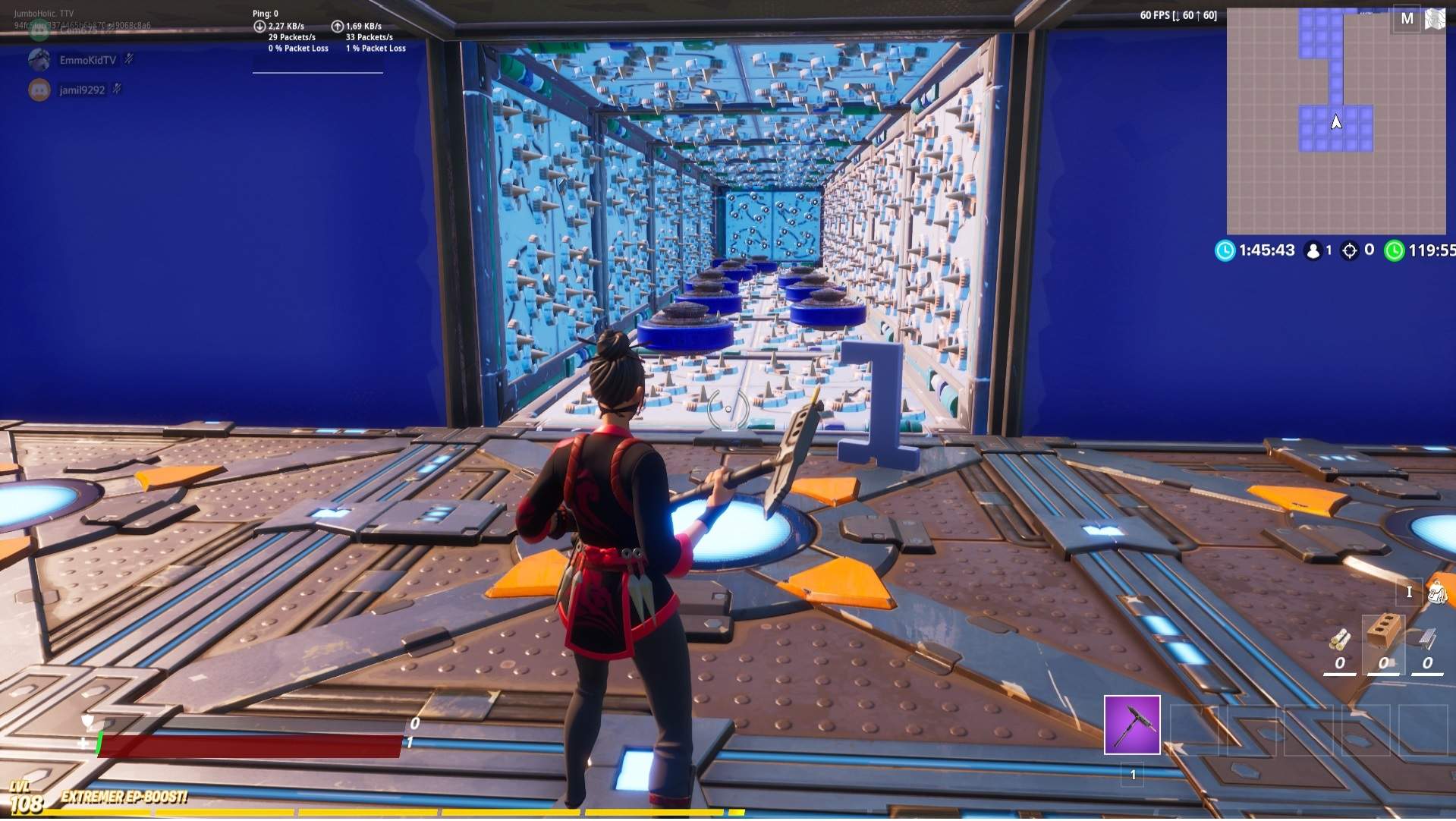The width and height of the screenshot is (1456, 821).
Task: Select the pickaxe in the hotbar slot
Action: 1132,726
